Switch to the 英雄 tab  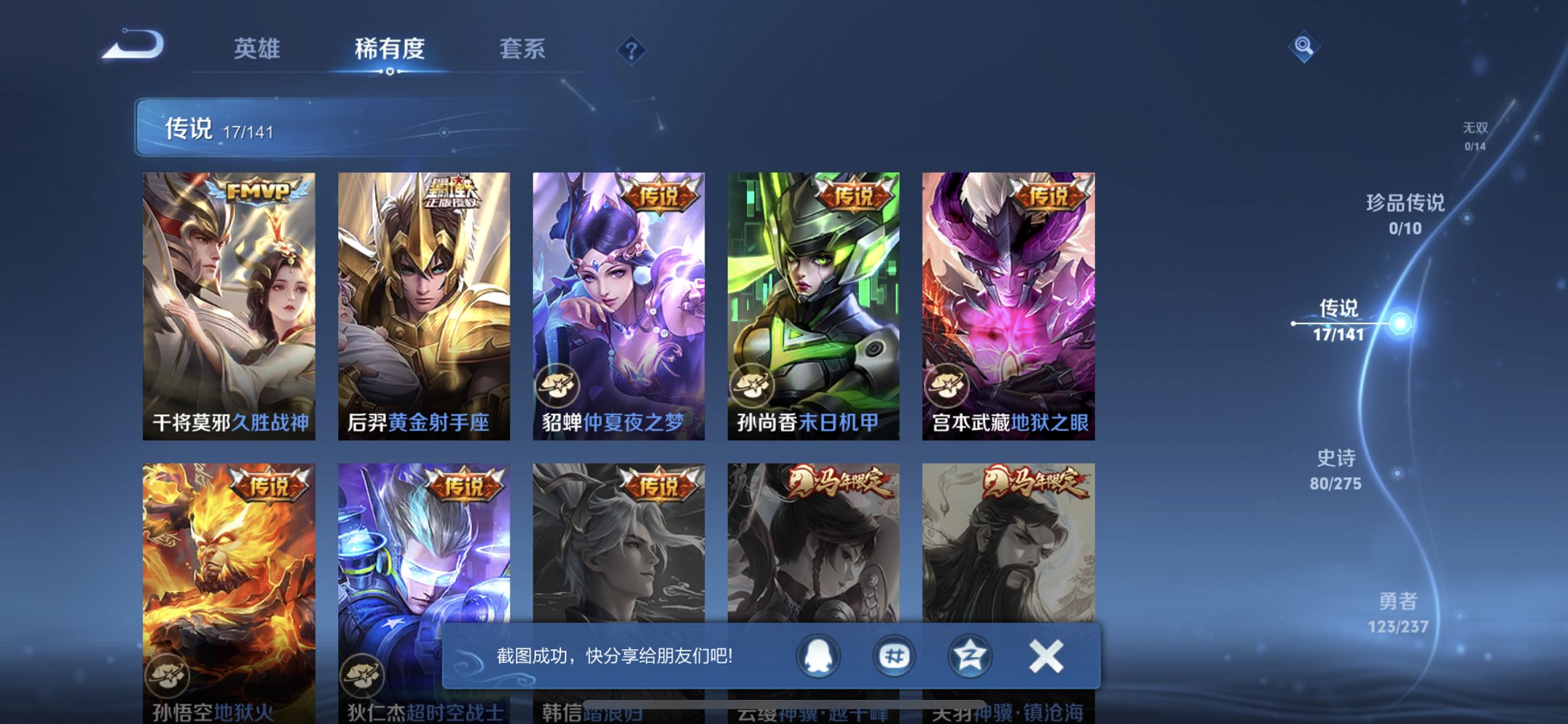256,50
